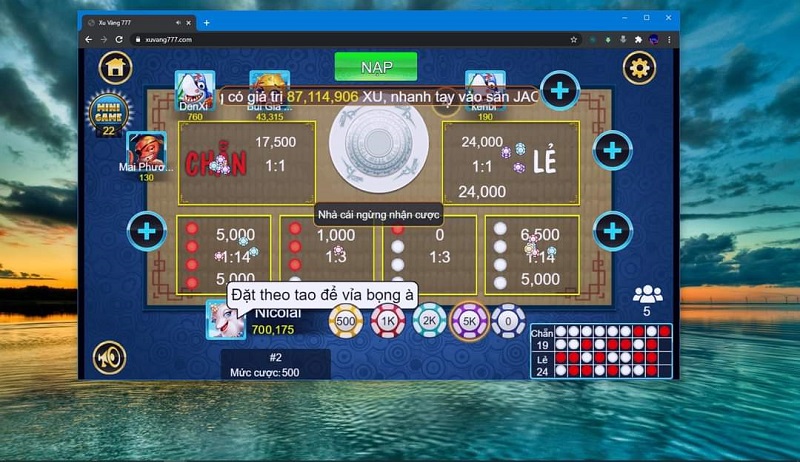
Task: Click the green NẠP deposit button
Action: coord(376,67)
